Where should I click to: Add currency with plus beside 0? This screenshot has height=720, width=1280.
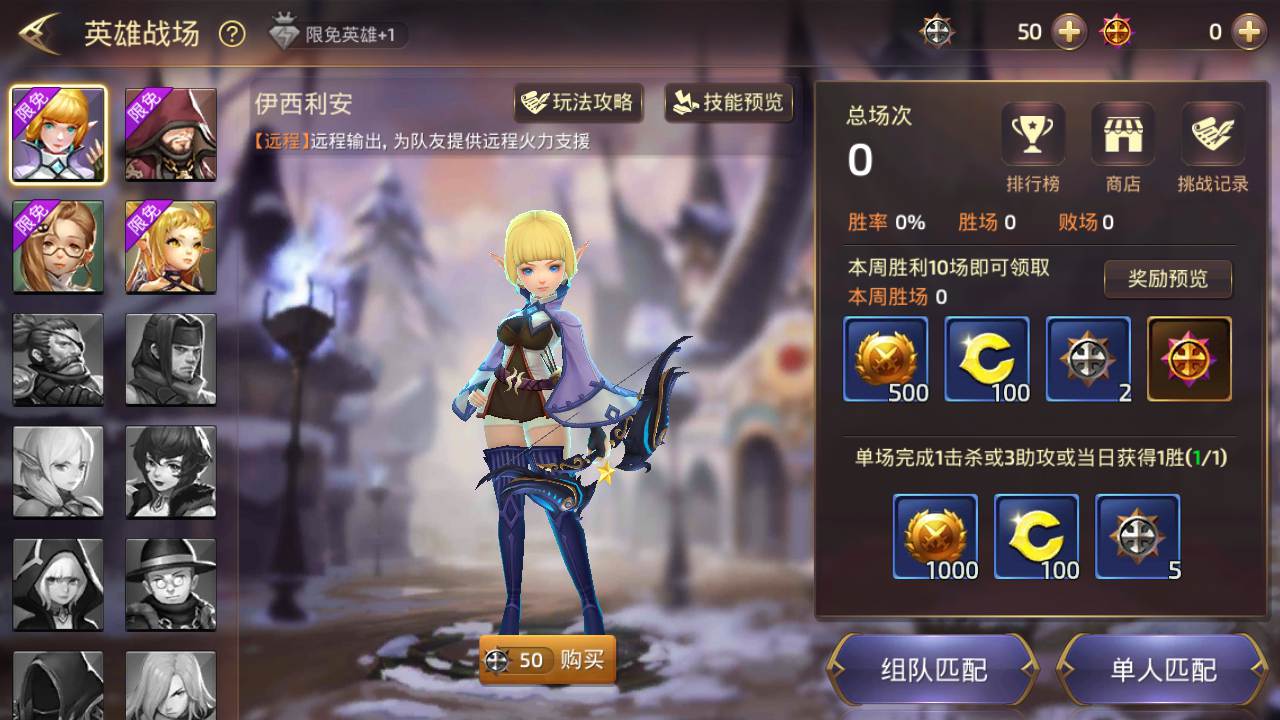1248,32
